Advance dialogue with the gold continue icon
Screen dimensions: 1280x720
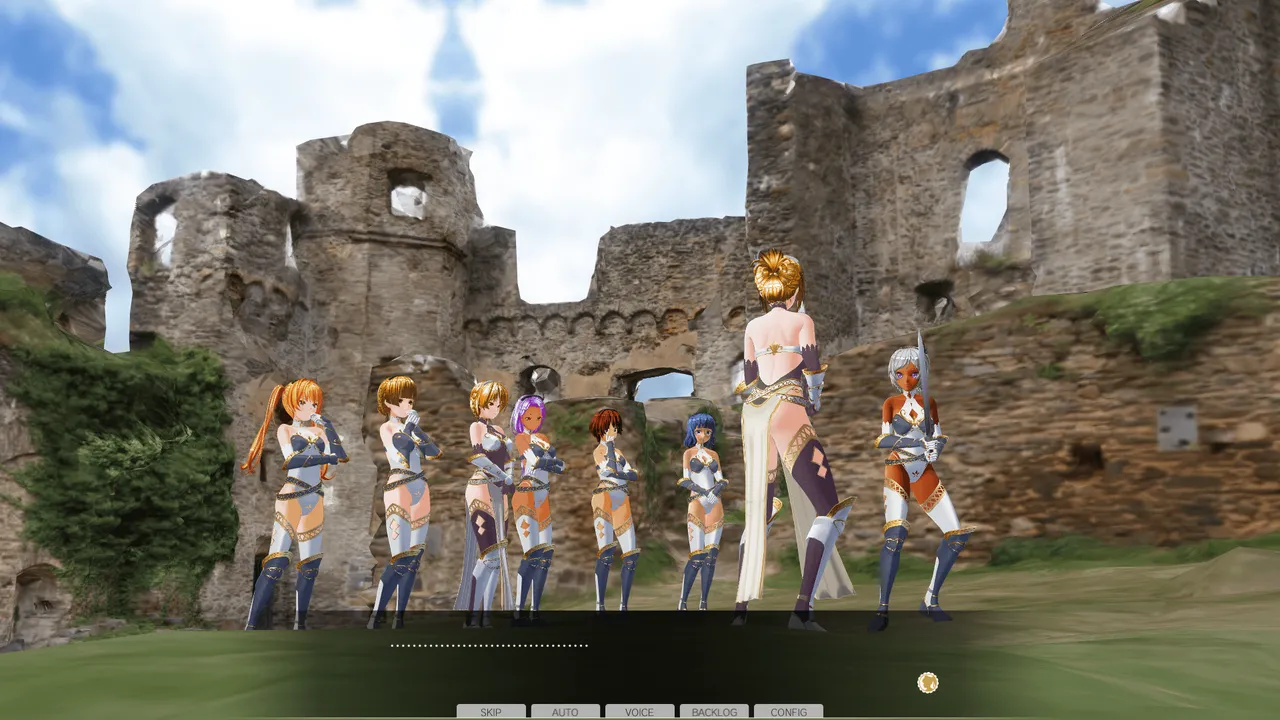coord(928,683)
